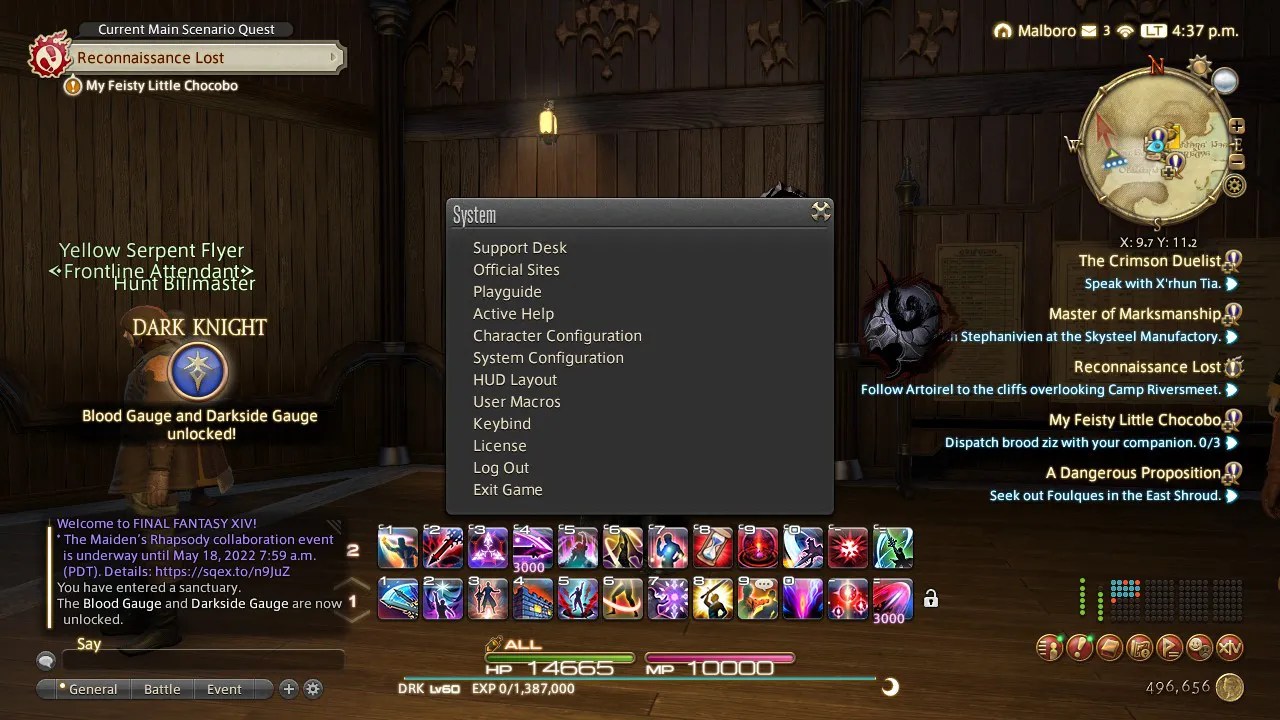
Task: Use the 3000-cost ability in hotbar slot 4
Action: pos(532,547)
